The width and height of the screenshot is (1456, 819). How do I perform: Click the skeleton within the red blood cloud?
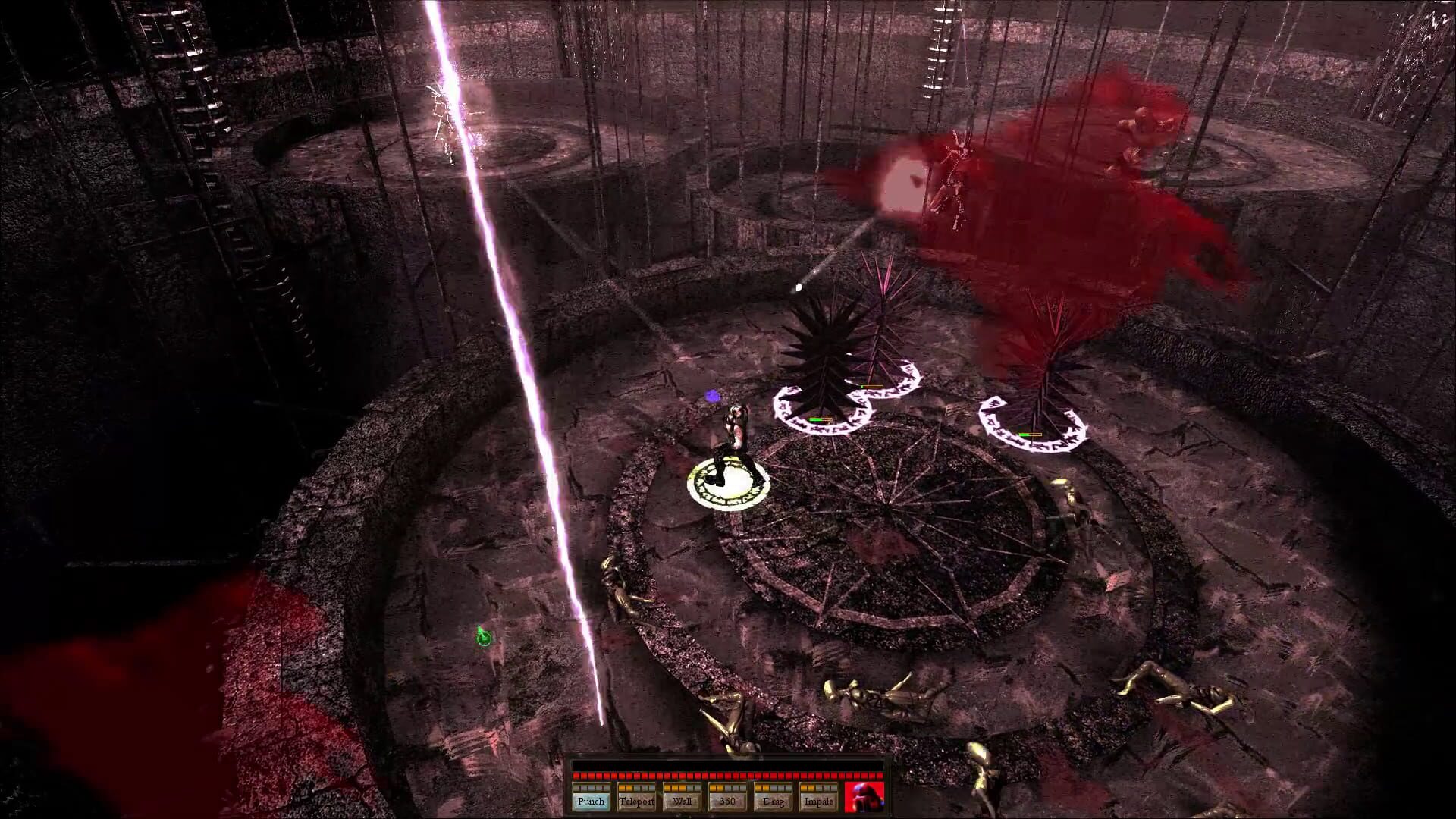[x=955, y=182]
